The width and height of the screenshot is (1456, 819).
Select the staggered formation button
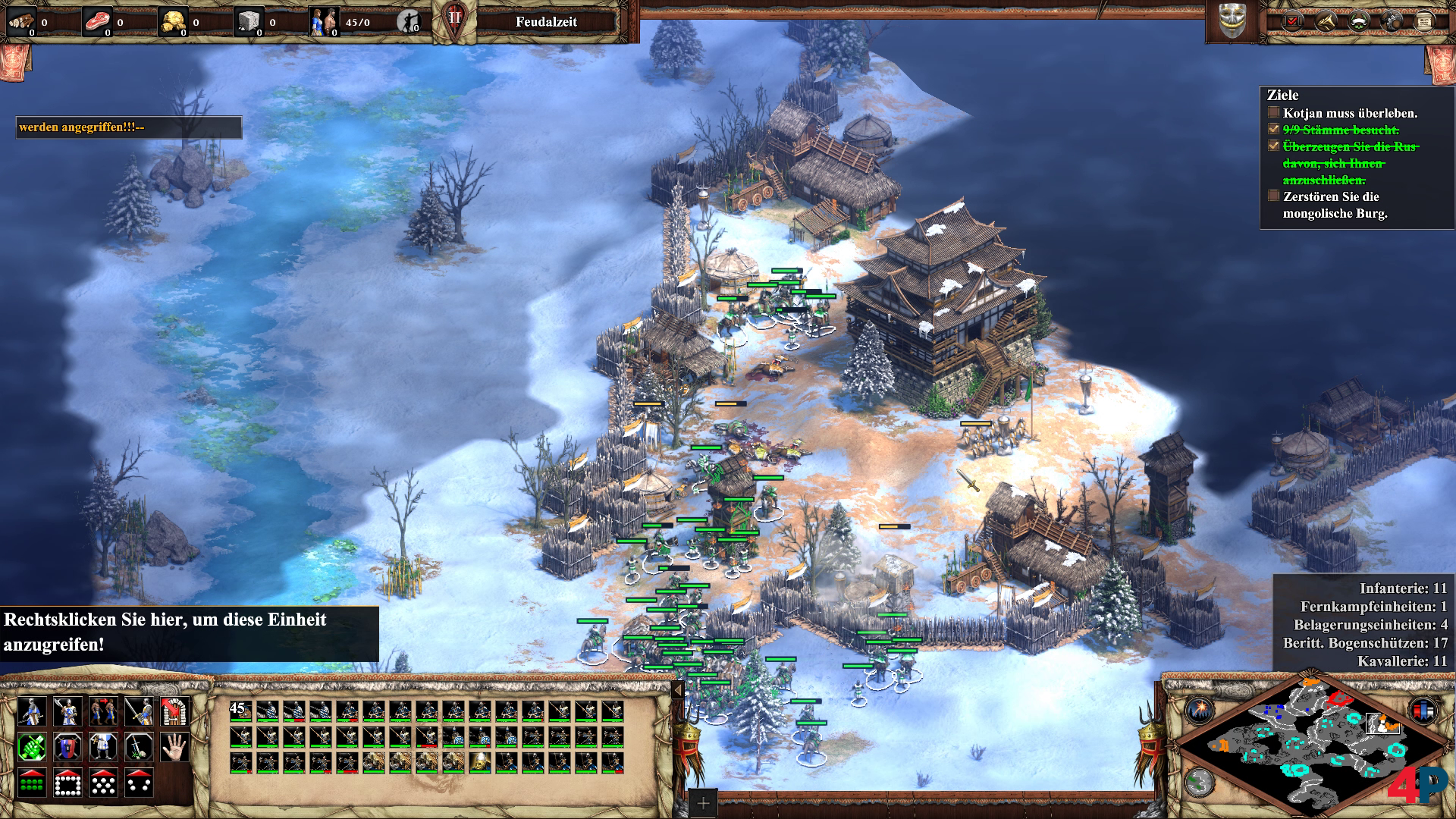pyautogui.click(x=104, y=783)
